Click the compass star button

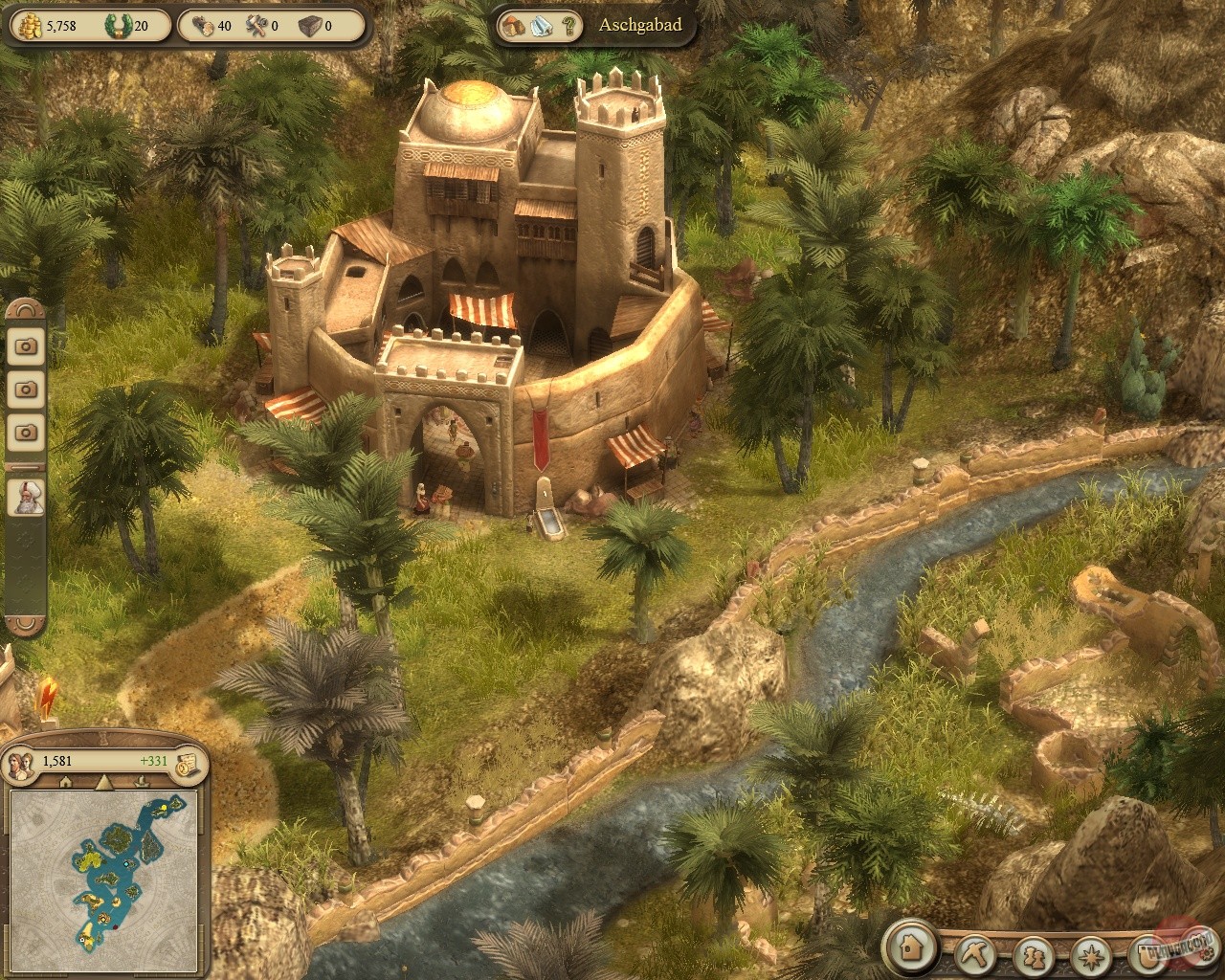coord(1090,955)
